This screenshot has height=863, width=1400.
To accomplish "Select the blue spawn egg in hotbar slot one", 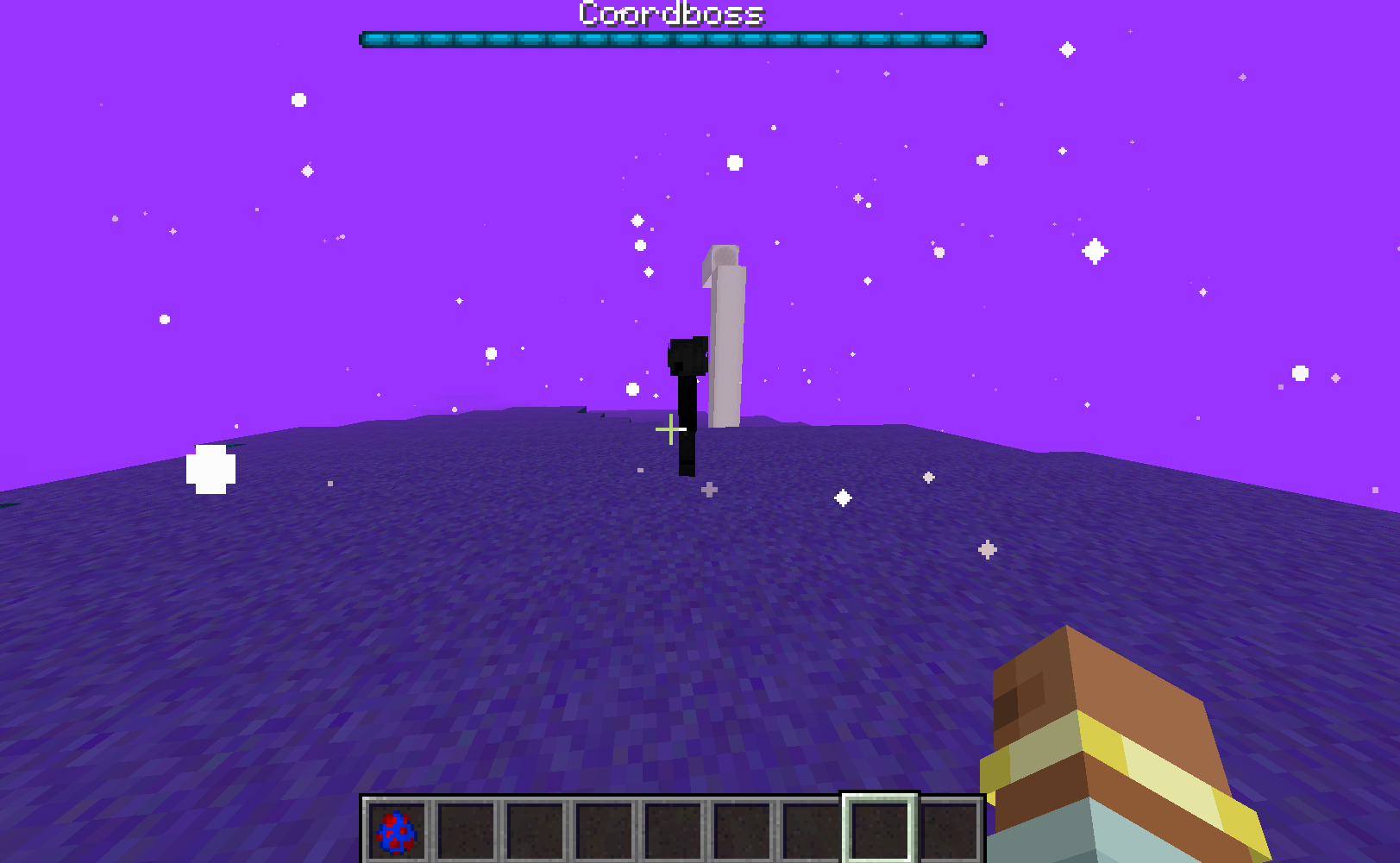I will (395, 831).
